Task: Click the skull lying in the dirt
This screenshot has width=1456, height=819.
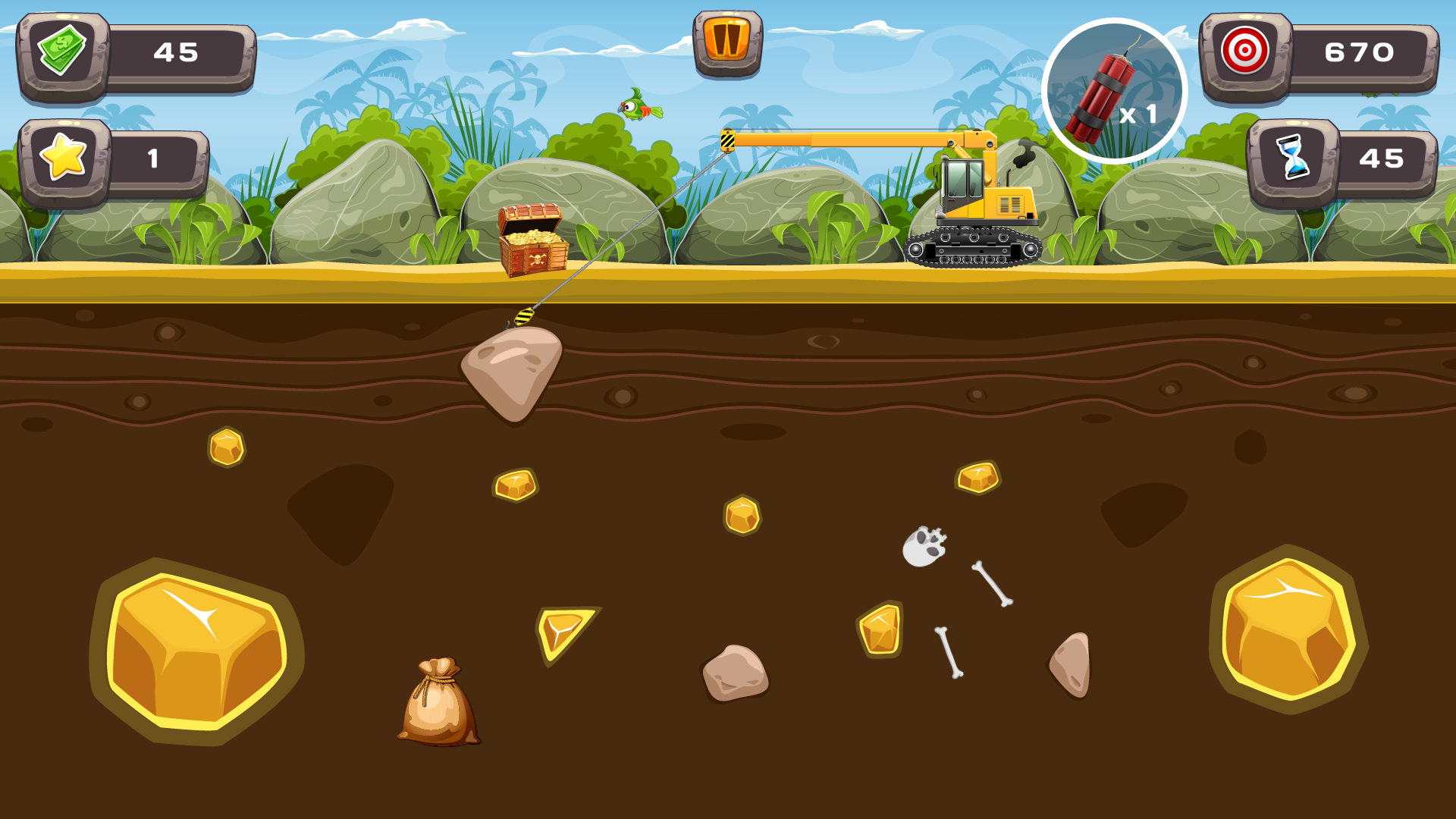Action: coord(927,543)
